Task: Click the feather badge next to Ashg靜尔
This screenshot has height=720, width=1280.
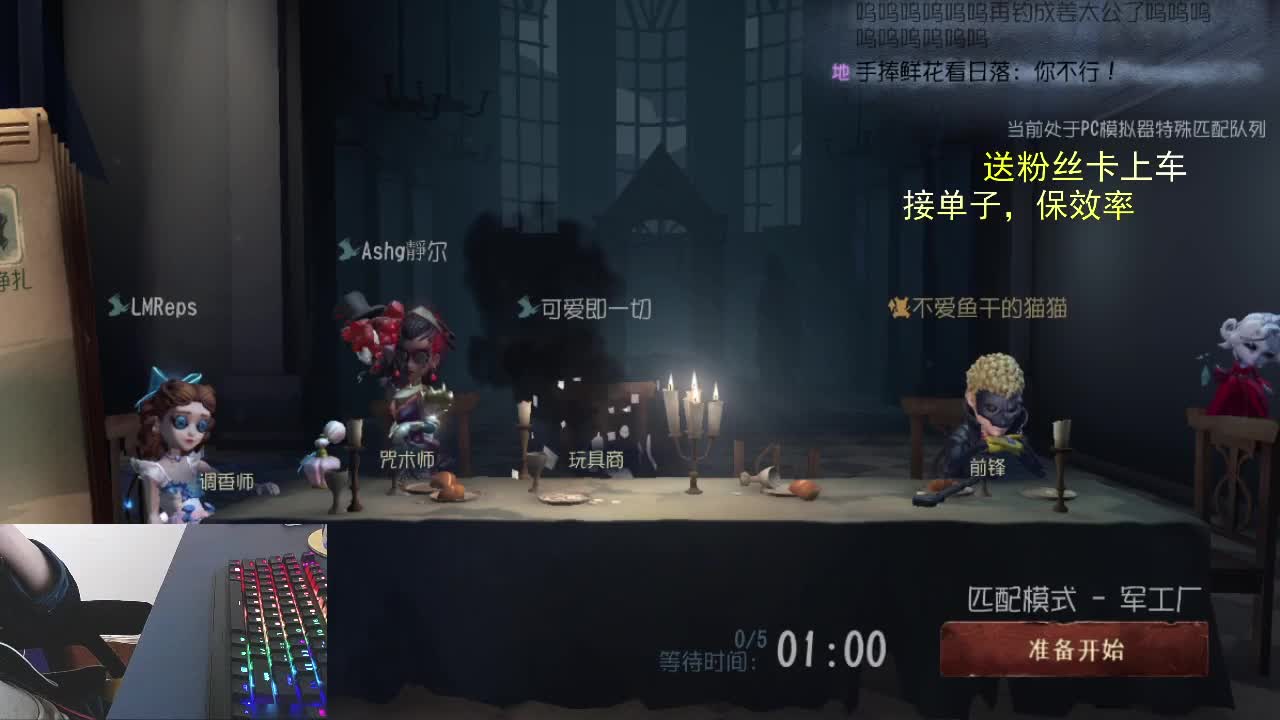Action: pyautogui.click(x=350, y=252)
